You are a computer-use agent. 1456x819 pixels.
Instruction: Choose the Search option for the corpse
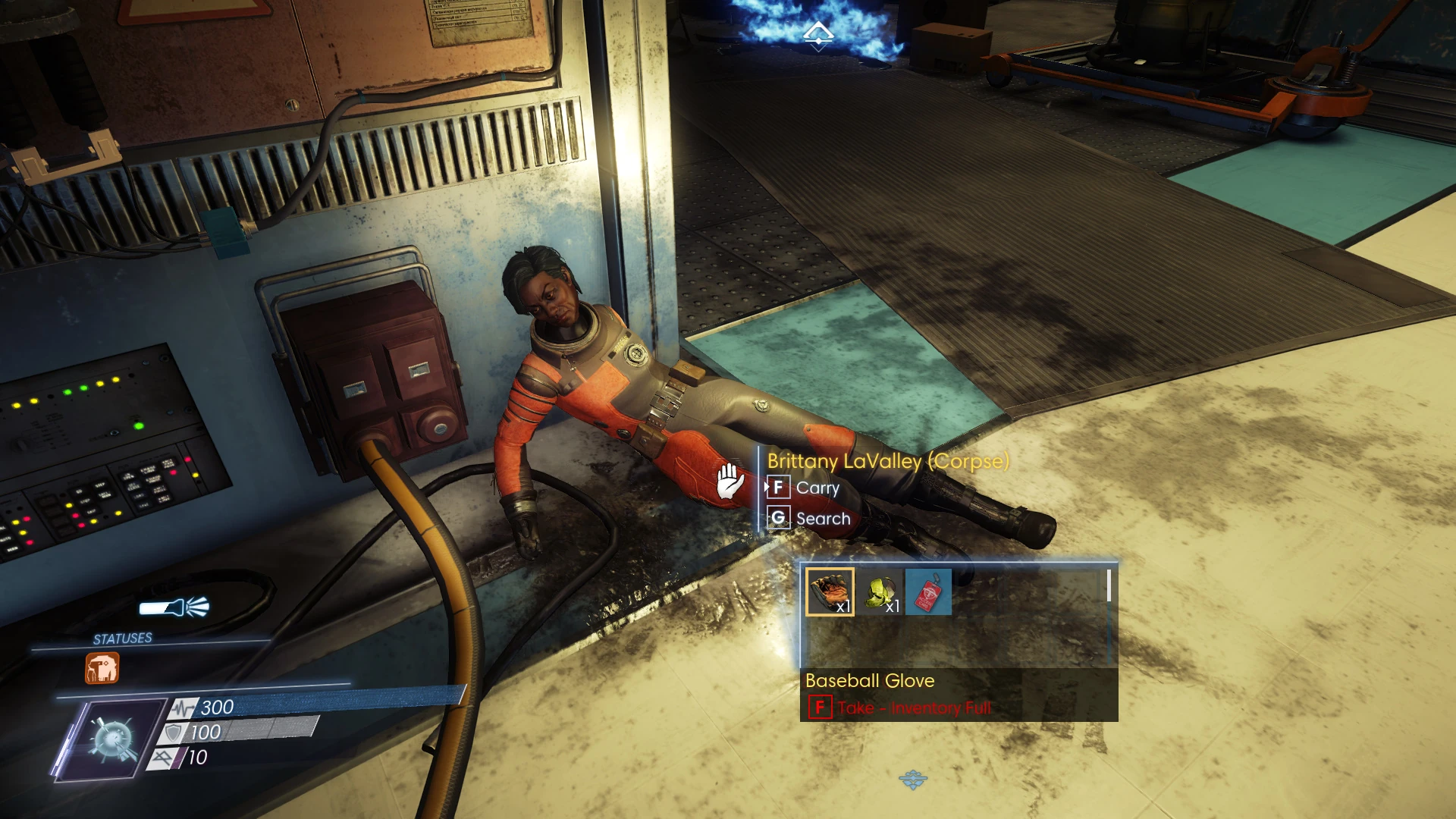823,519
